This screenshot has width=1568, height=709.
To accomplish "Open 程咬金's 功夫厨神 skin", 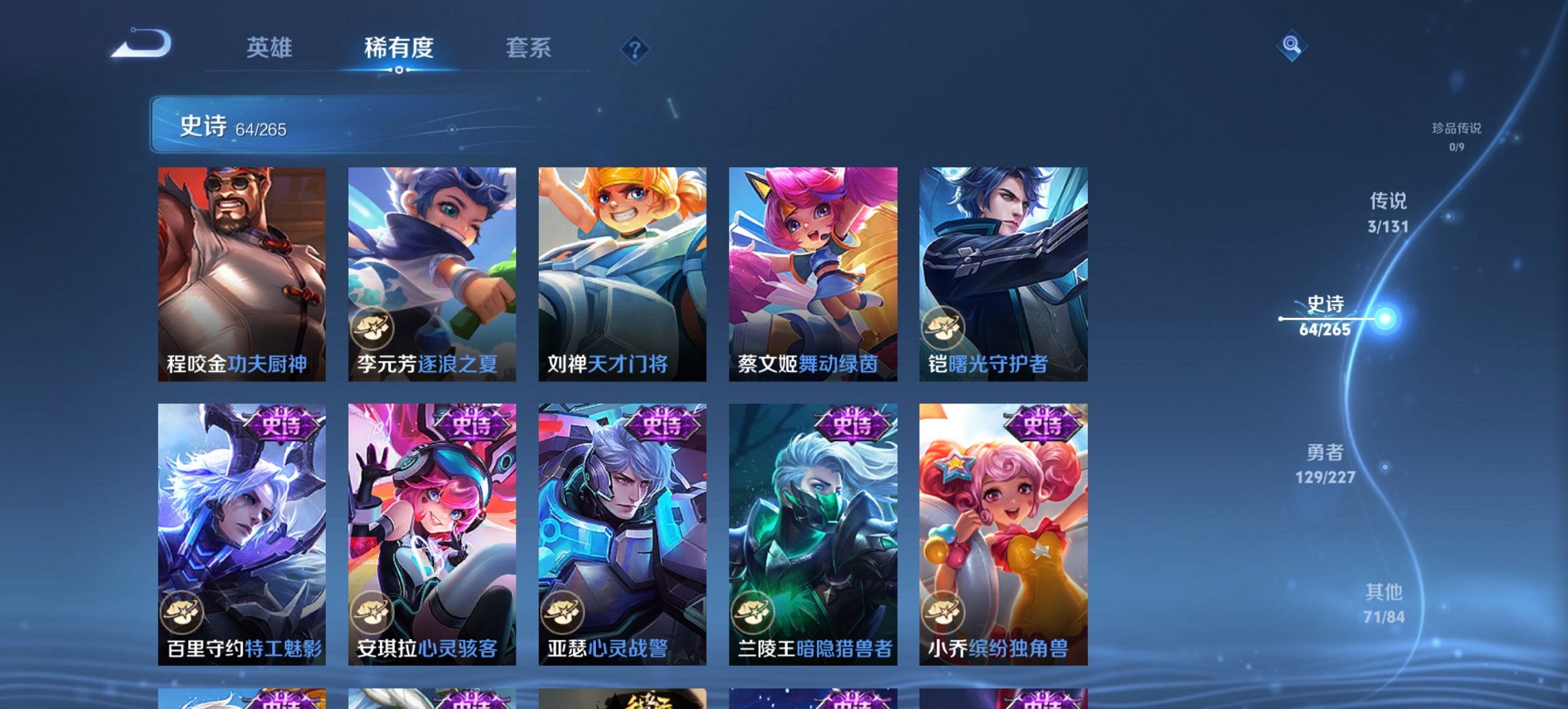I will click(239, 273).
